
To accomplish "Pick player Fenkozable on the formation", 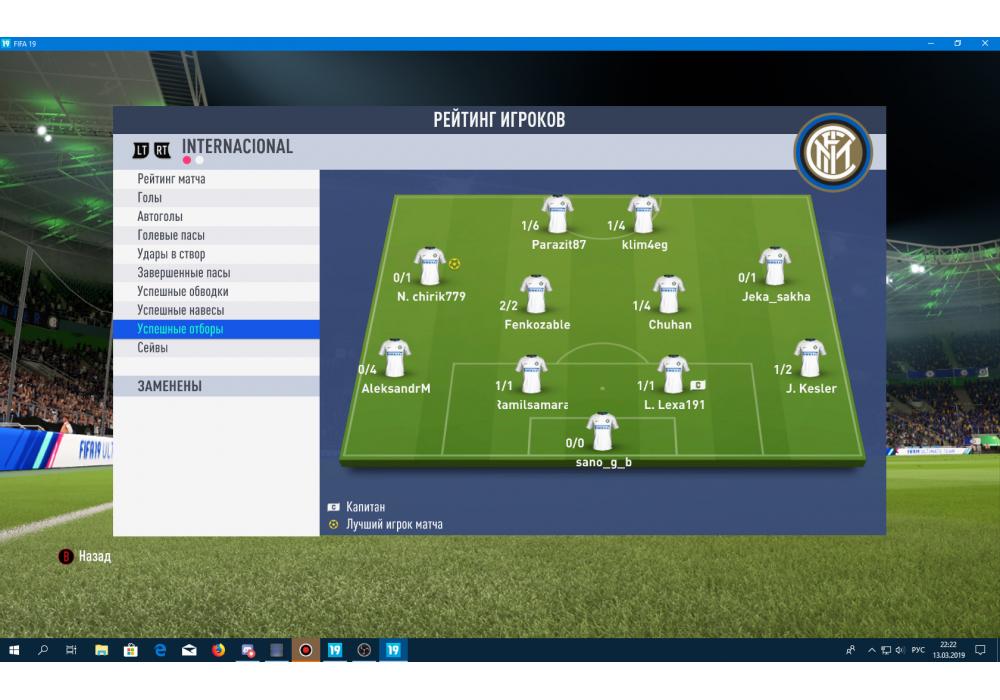I will pos(537,296).
